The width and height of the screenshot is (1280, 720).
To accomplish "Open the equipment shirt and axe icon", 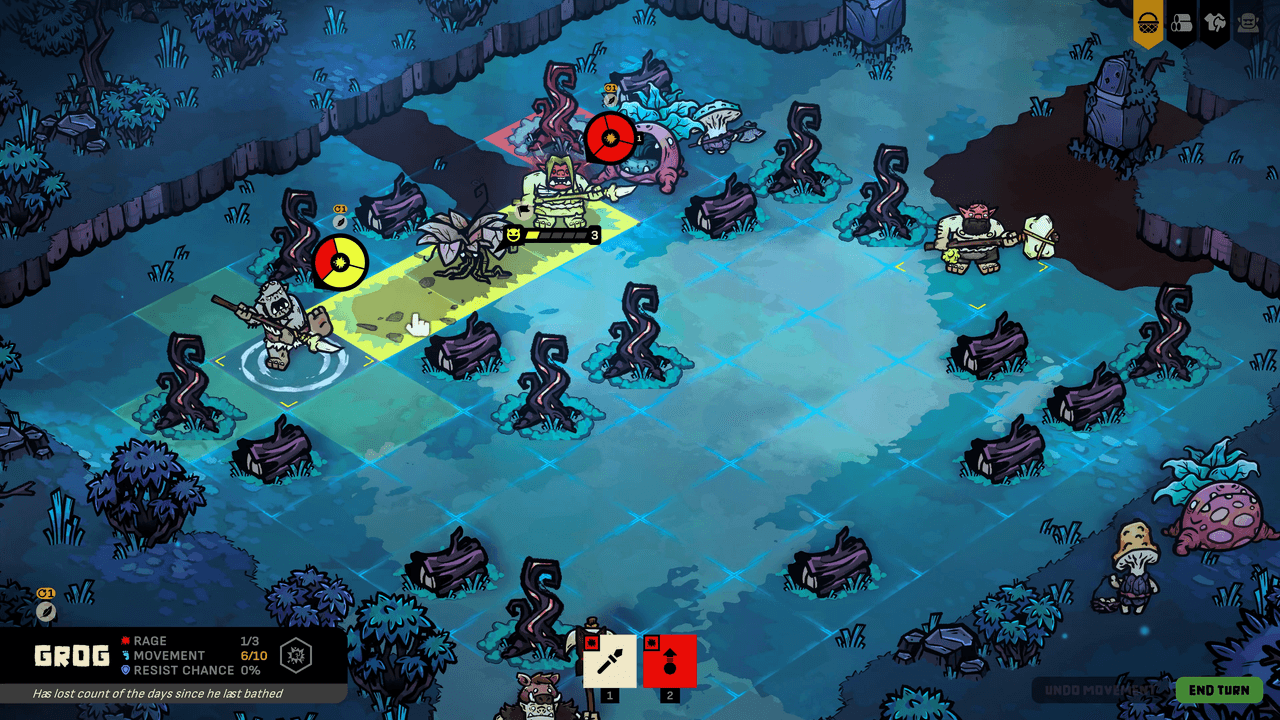I will tap(1214, 22).
